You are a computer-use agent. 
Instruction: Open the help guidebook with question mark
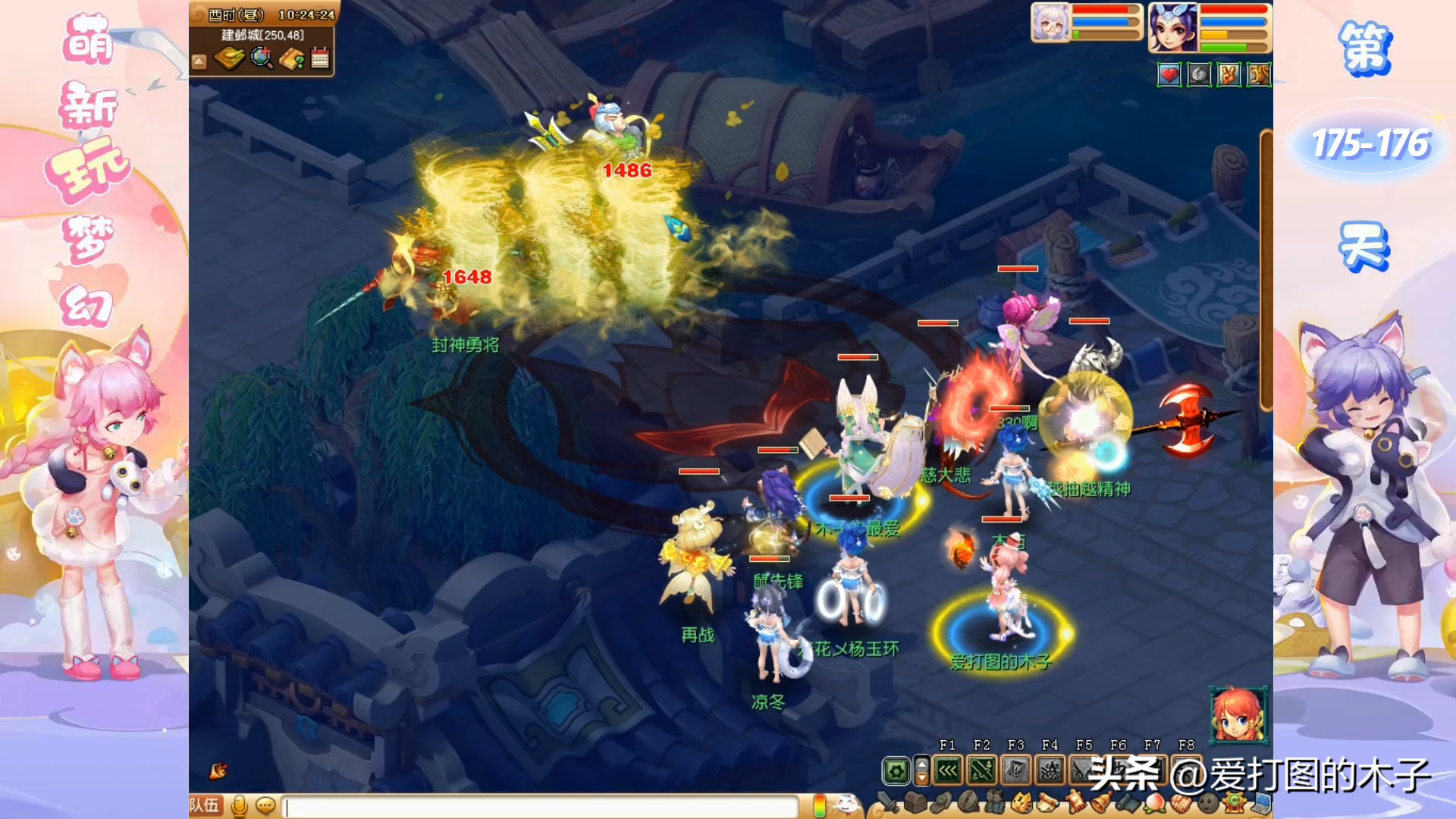tap(292, 58)
